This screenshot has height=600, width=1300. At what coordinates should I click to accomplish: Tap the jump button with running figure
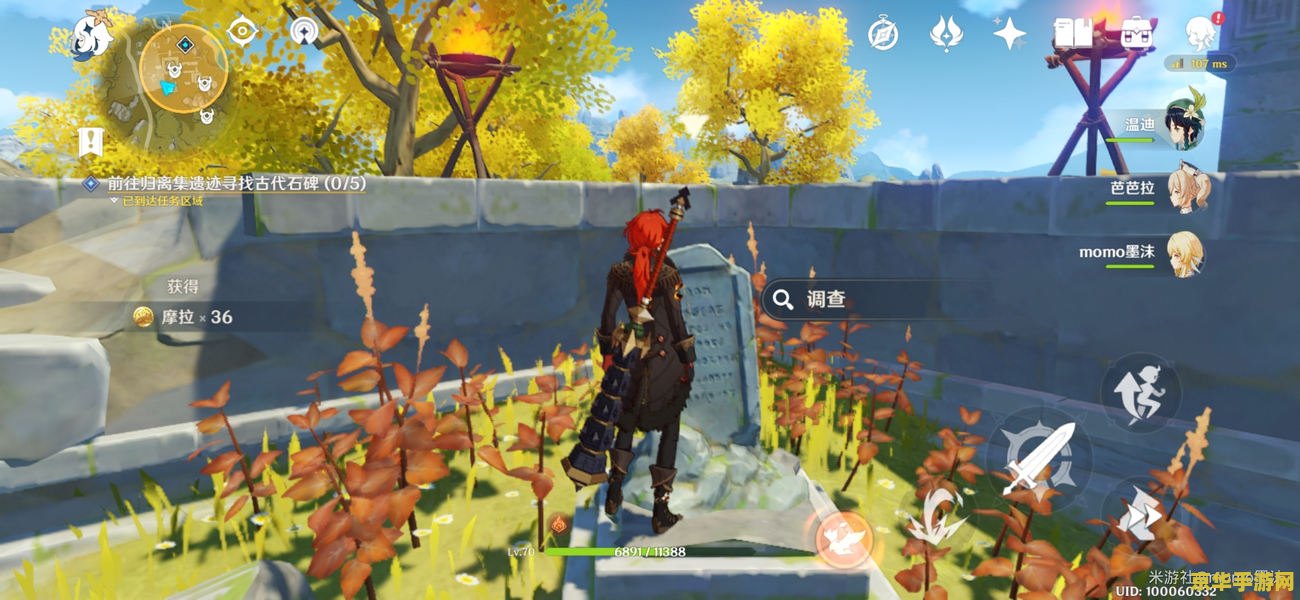pos(1140,393)
